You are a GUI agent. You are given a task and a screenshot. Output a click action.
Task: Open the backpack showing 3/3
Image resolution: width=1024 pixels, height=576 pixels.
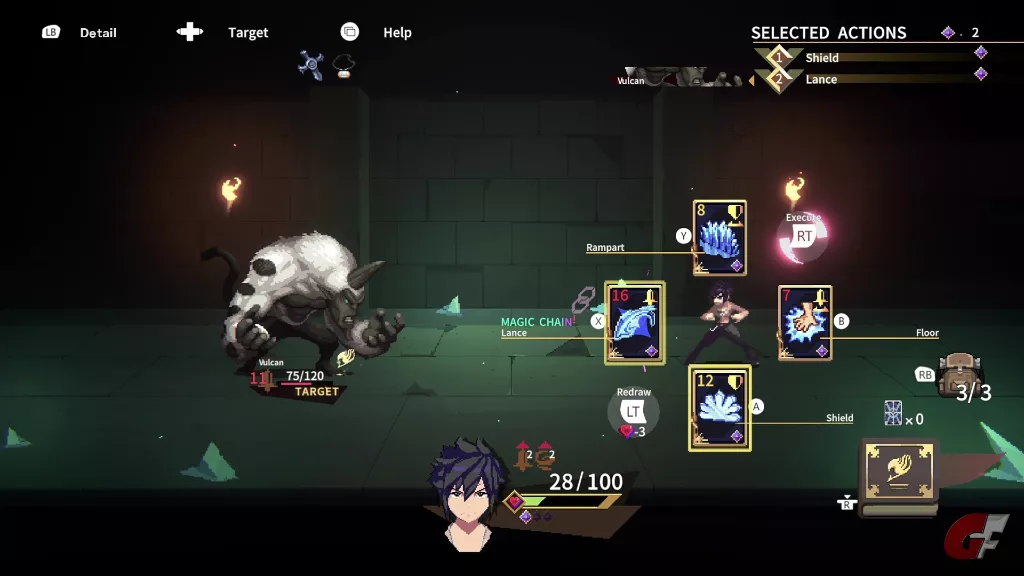click(959, 374)
